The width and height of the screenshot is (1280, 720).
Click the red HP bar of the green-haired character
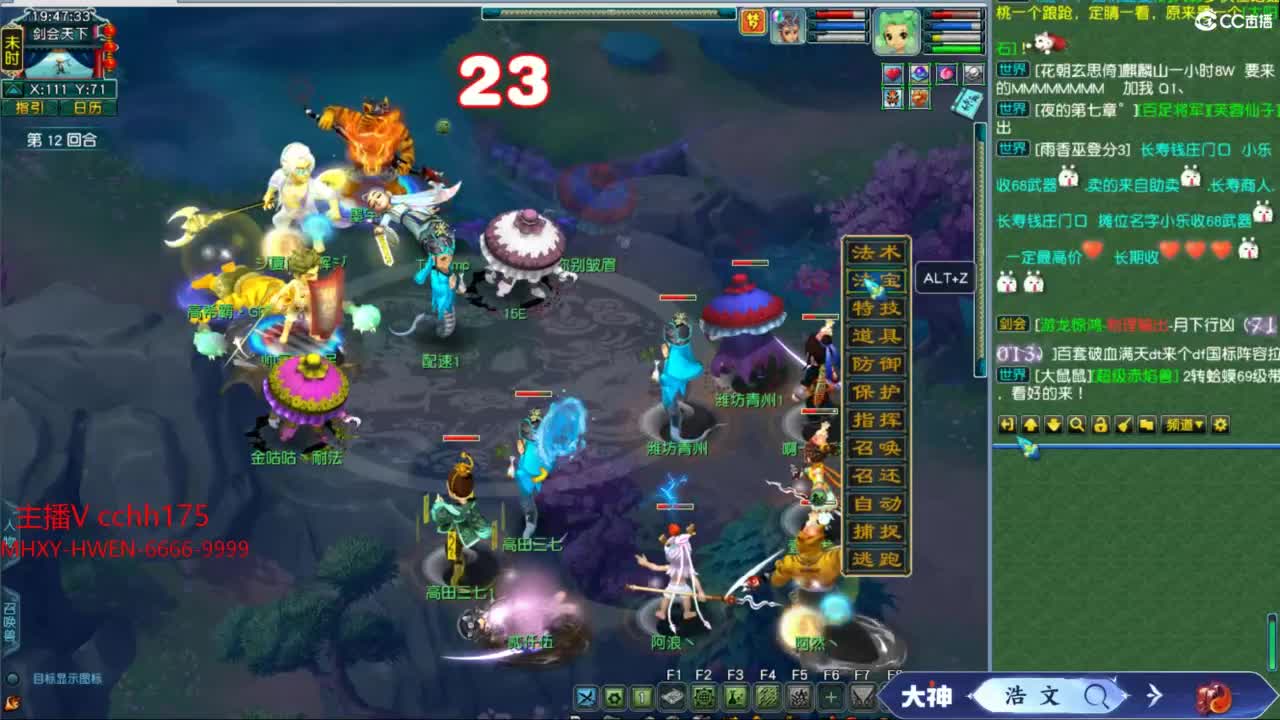952,14
